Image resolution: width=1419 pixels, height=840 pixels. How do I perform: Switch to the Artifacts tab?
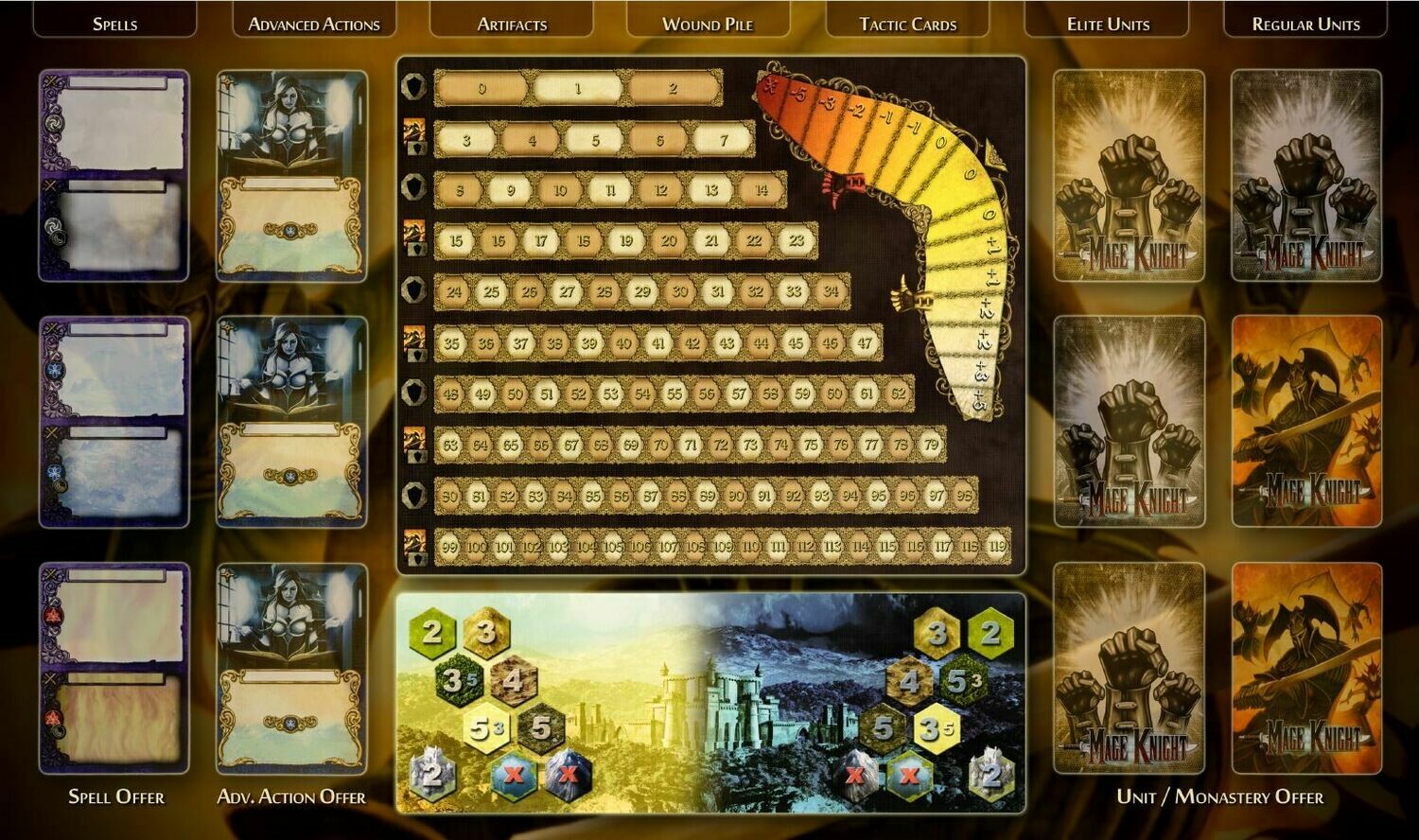[x=512, y=24]
